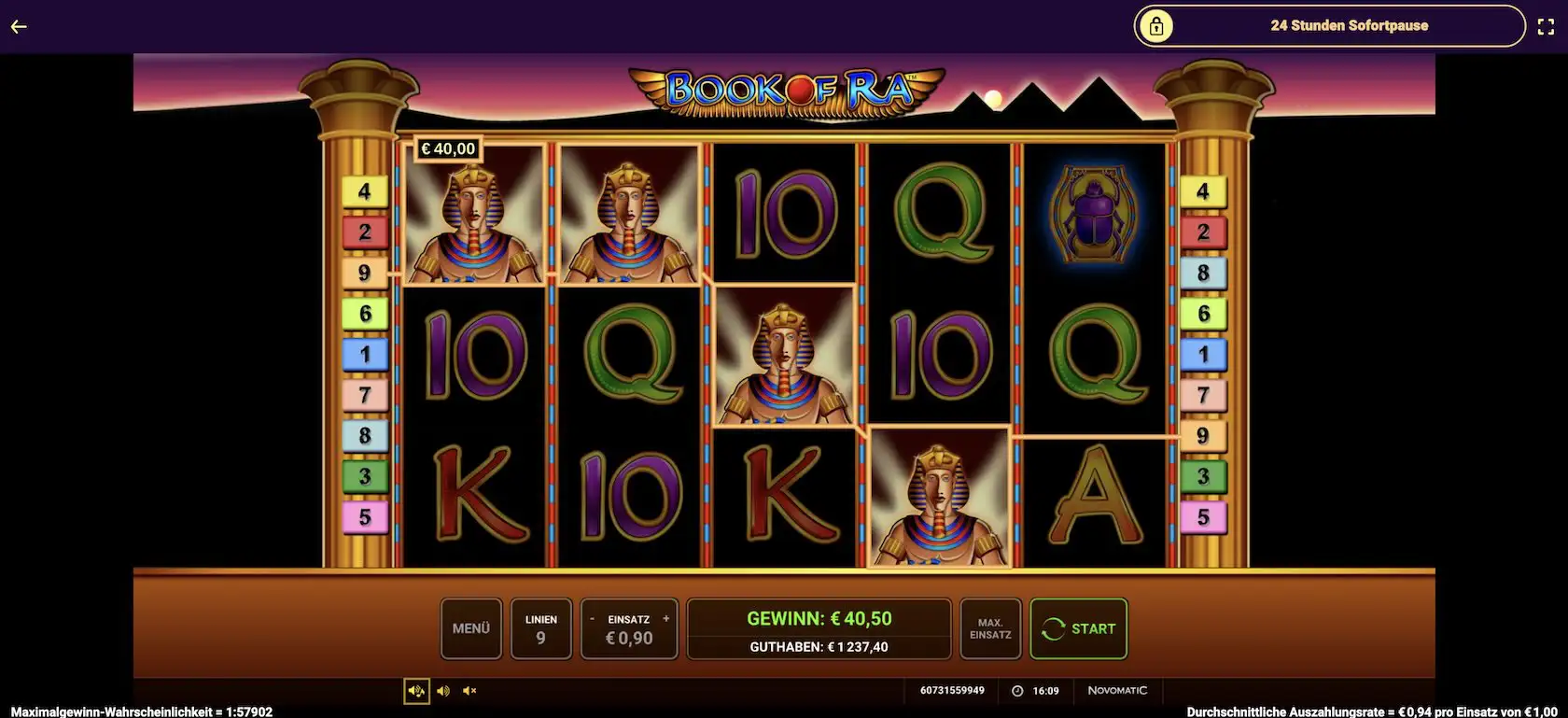Increase bet with the plus stepper
This screenshot has height=718, width=1568.
click(x=665, y=618)
